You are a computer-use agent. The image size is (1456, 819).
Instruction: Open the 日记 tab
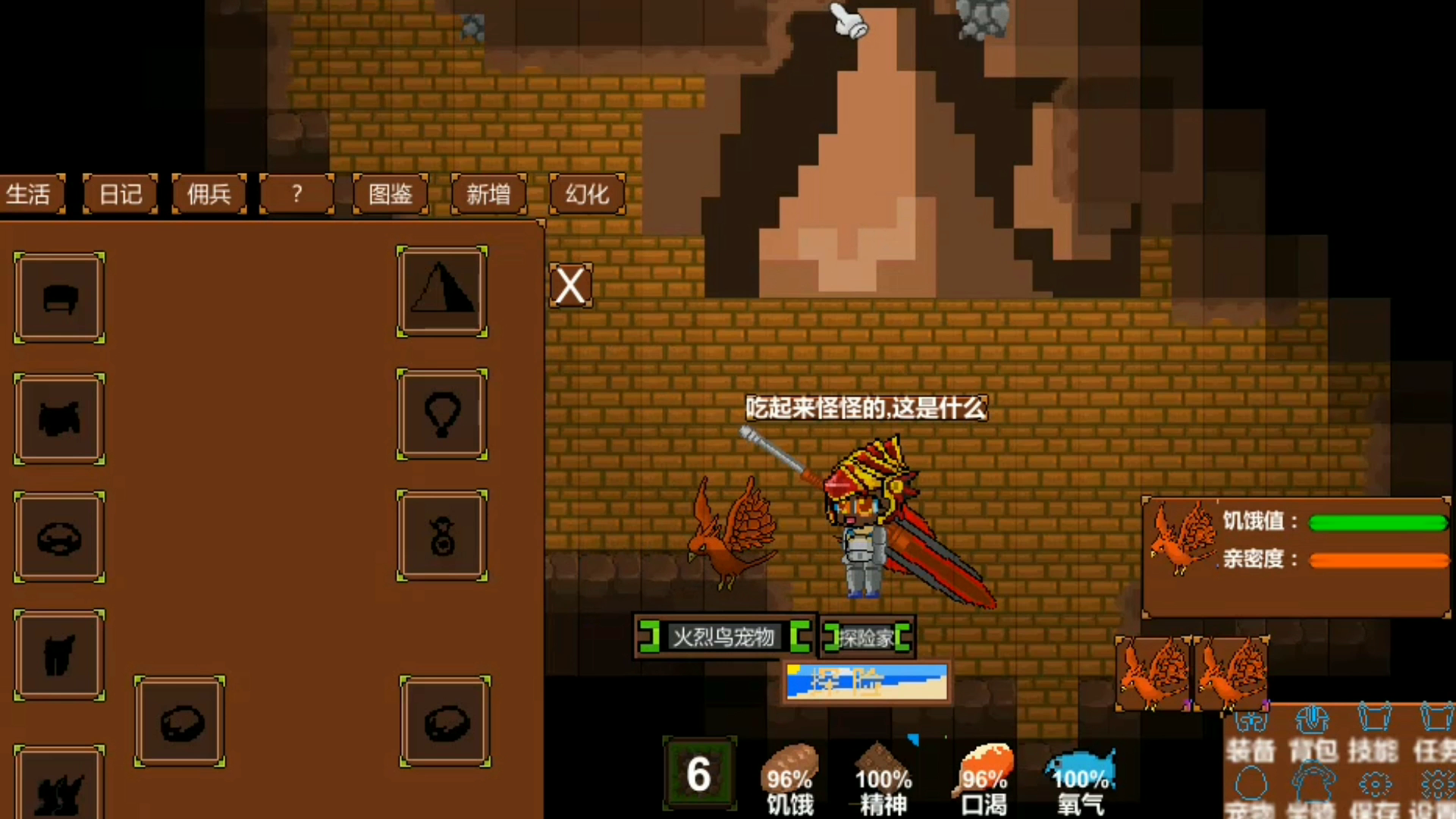120,195
